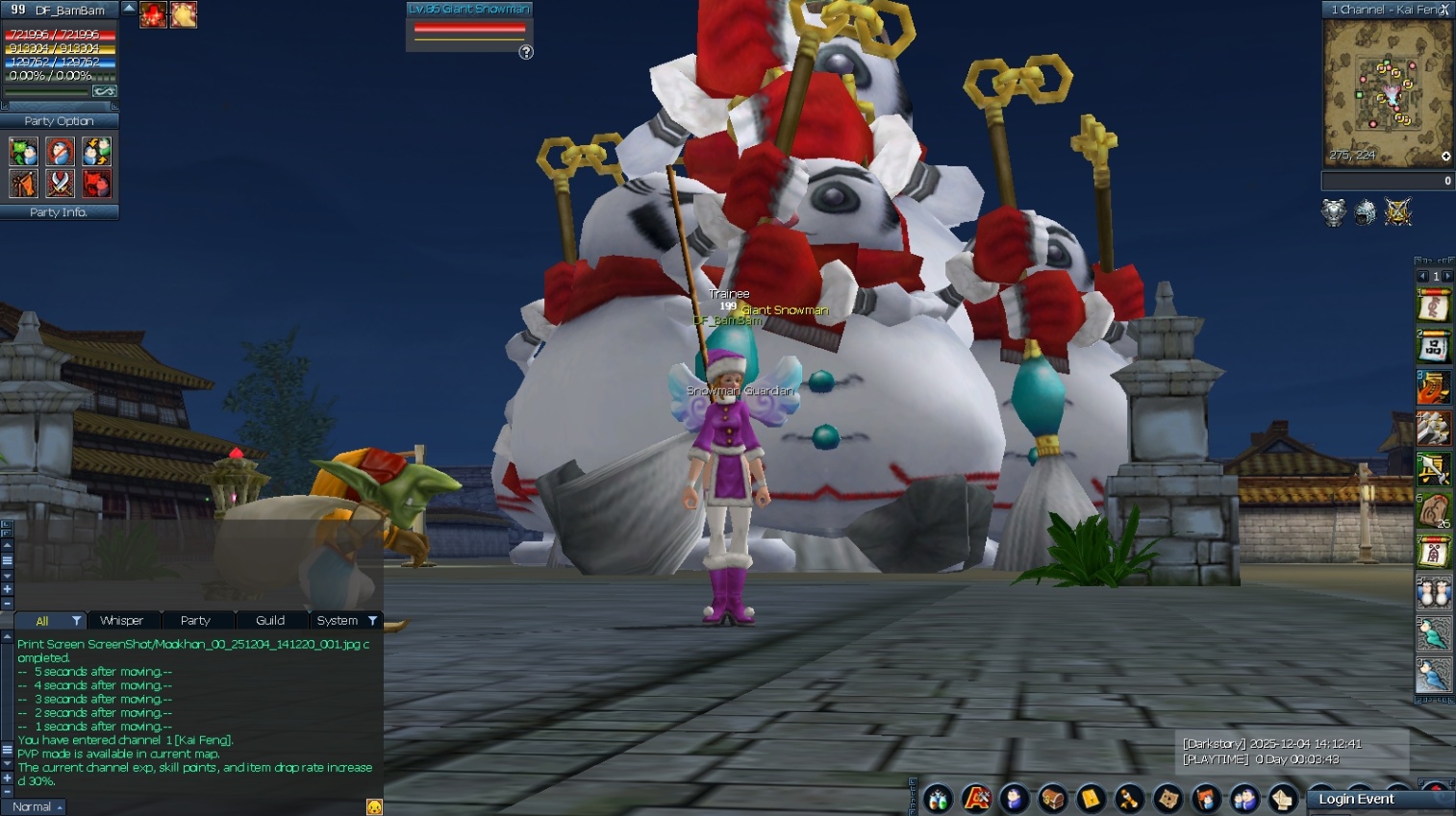Open the target help question mark

(526, 52)
